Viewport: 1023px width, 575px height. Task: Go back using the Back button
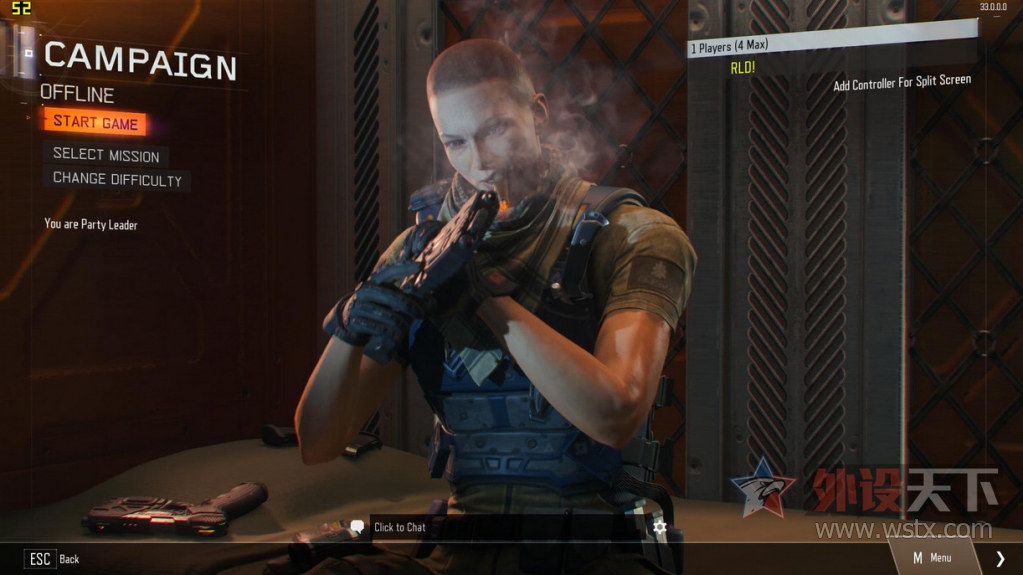point(54,559)
